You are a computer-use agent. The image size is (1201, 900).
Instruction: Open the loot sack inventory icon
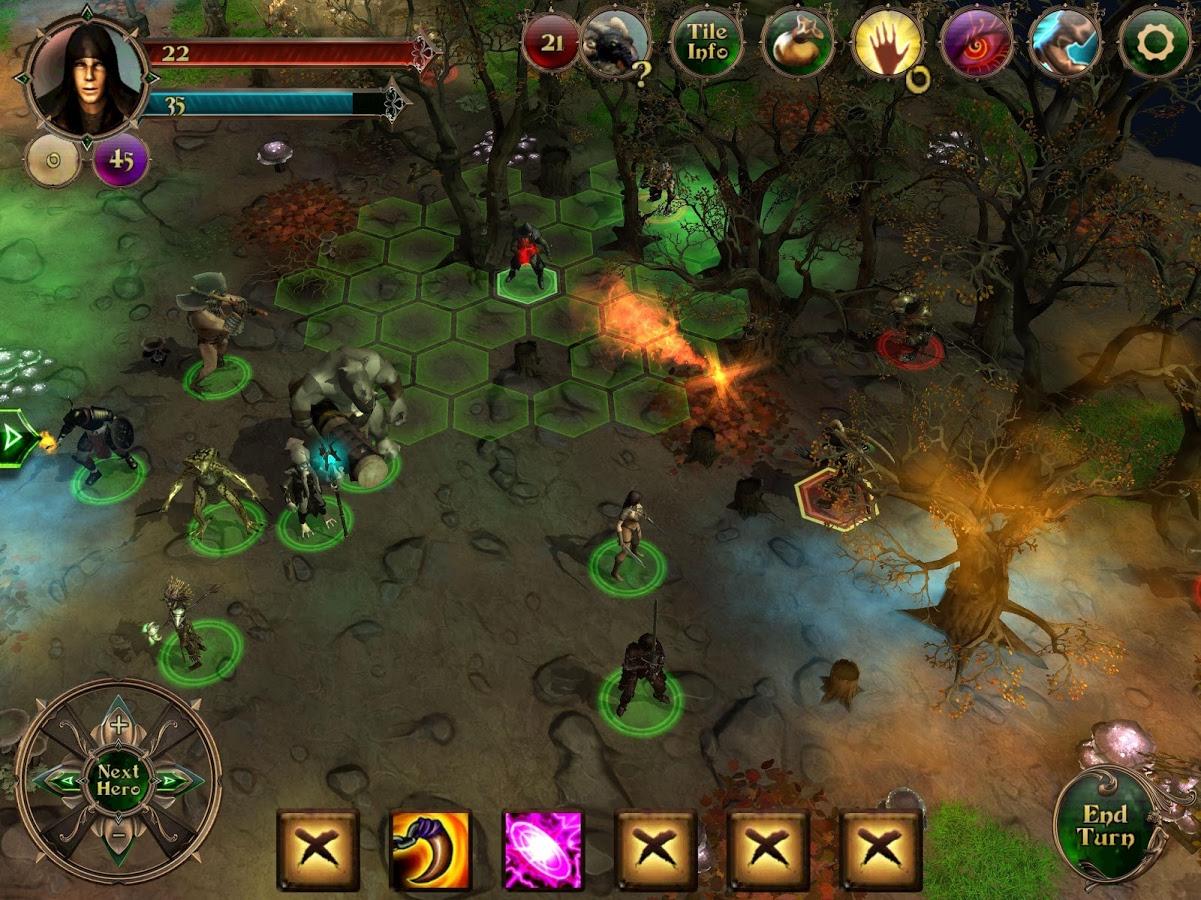tap(797, 42)
